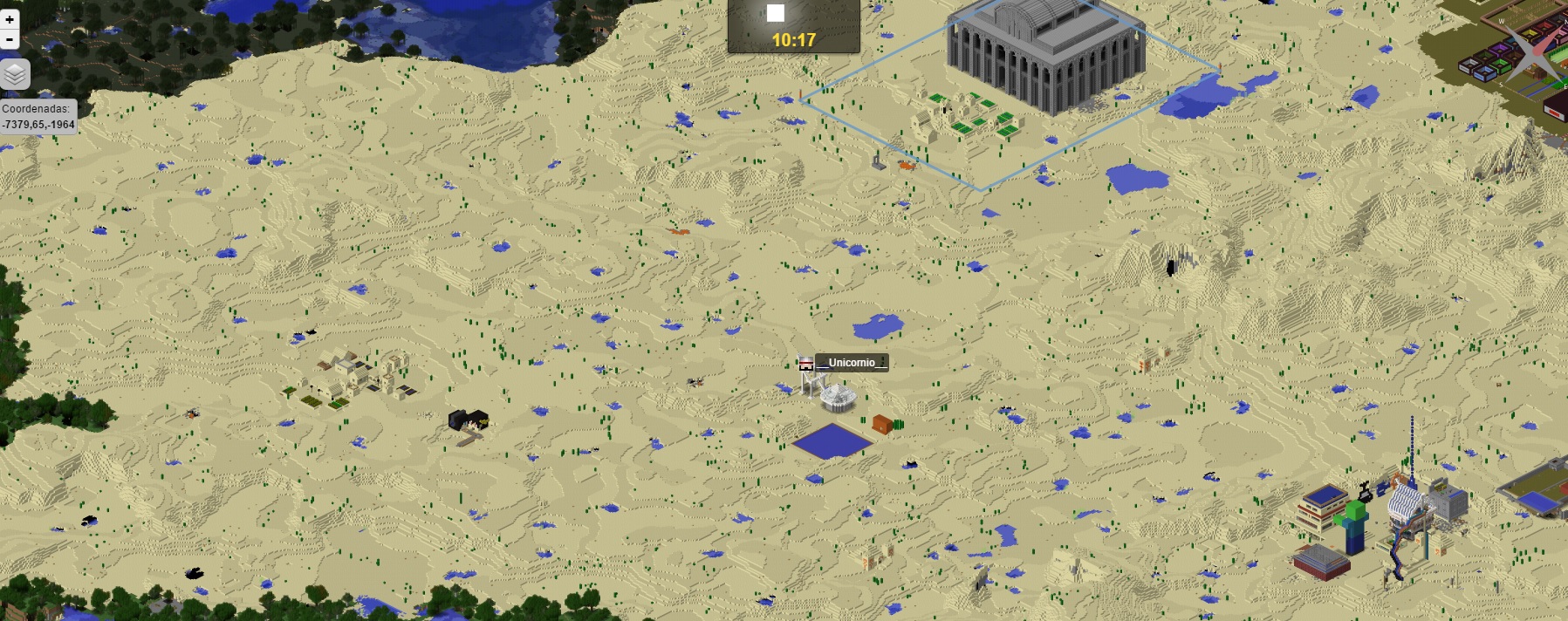Open the map layers control
The height and width of the screenshot is (621, 1568).
[15, 75]
